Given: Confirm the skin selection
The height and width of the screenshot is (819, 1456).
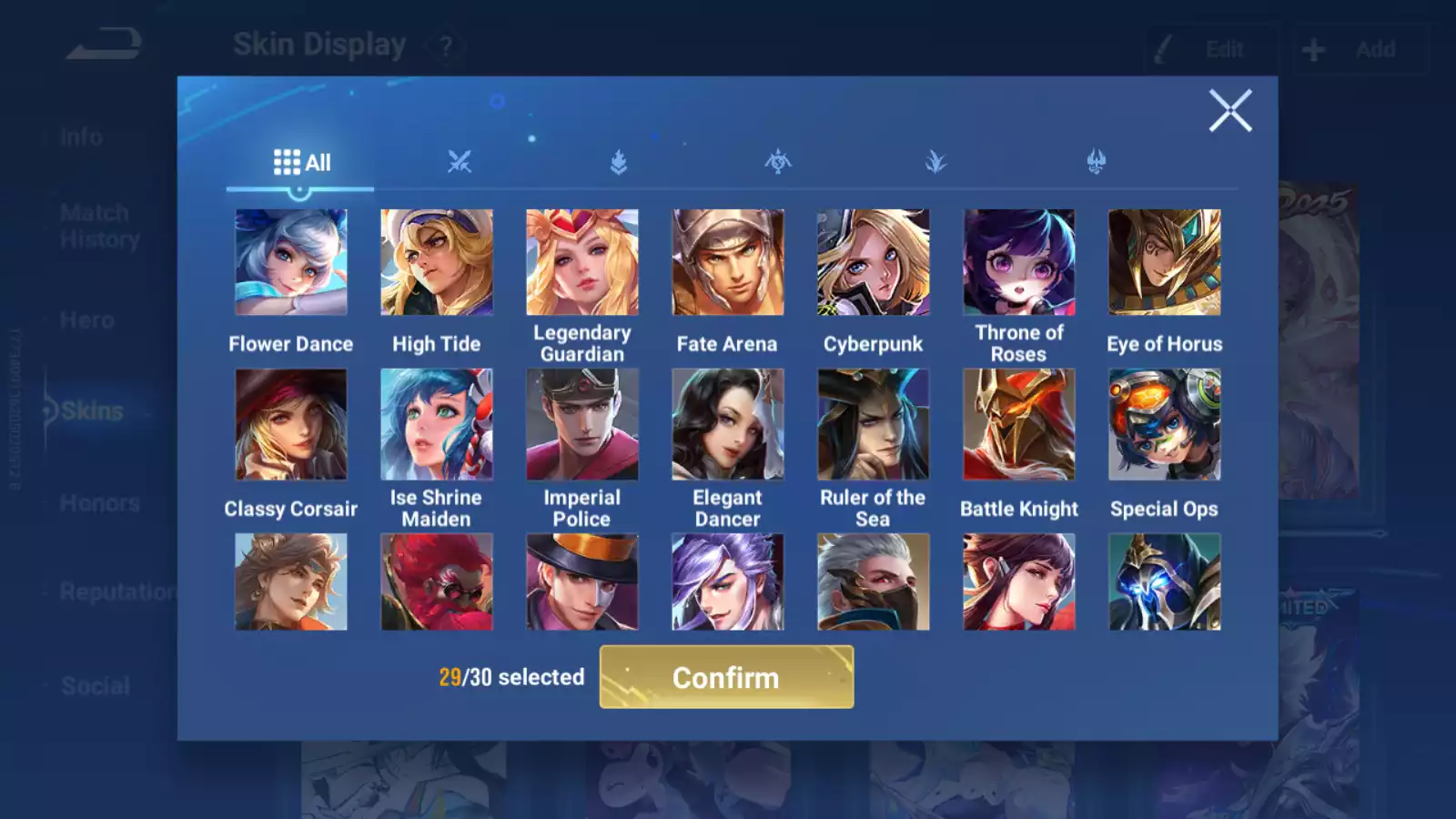Looking at the screenshot, I should pyautogui.click(x=726, y=677).
